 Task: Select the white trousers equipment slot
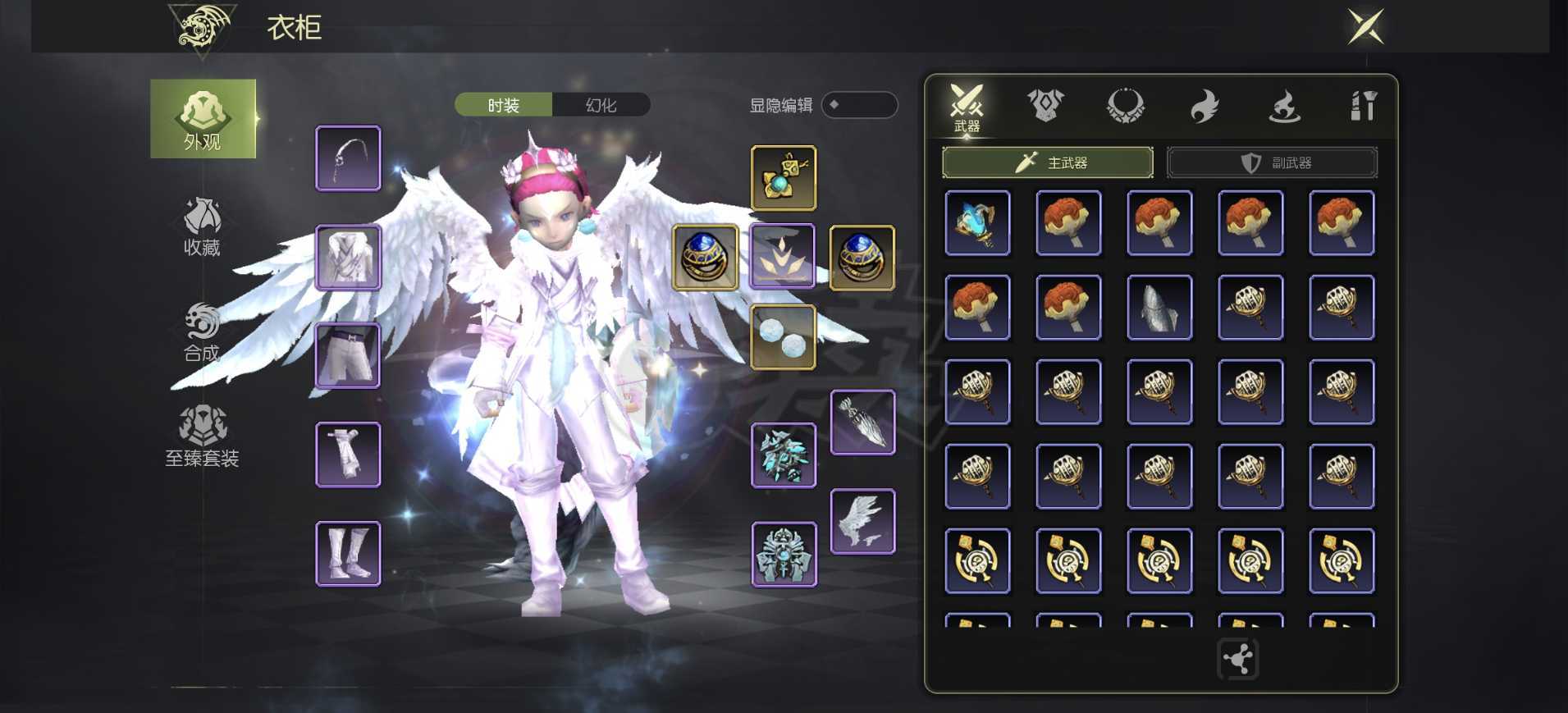(348, 356)
